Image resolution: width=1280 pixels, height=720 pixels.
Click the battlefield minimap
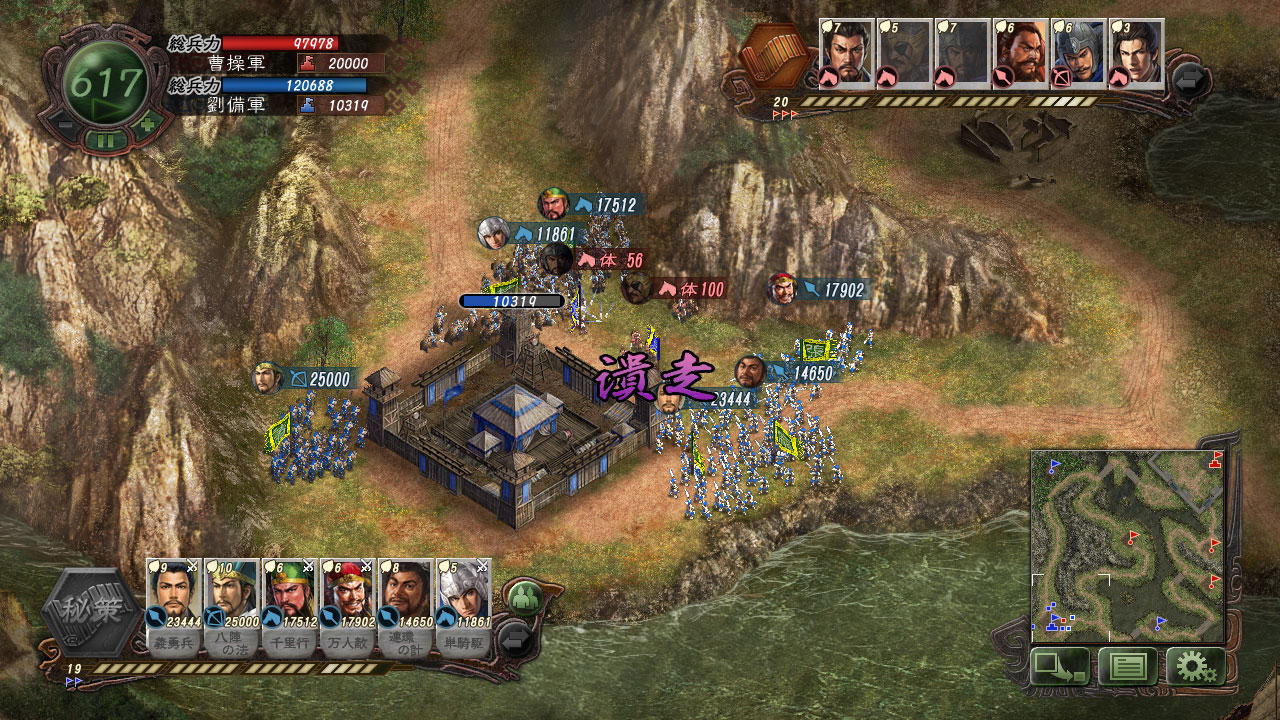click(x=1128, y=546)
